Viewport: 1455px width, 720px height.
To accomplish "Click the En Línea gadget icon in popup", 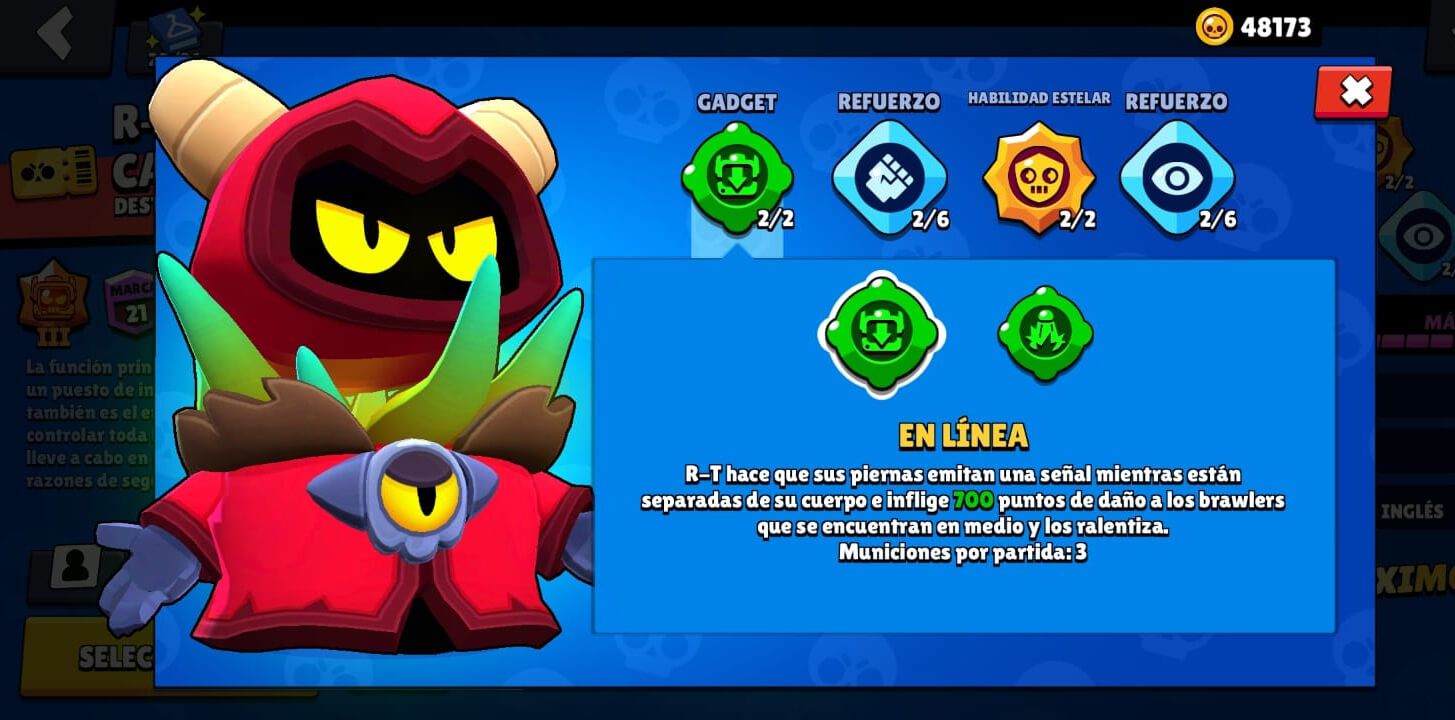I will coord(881,334).
